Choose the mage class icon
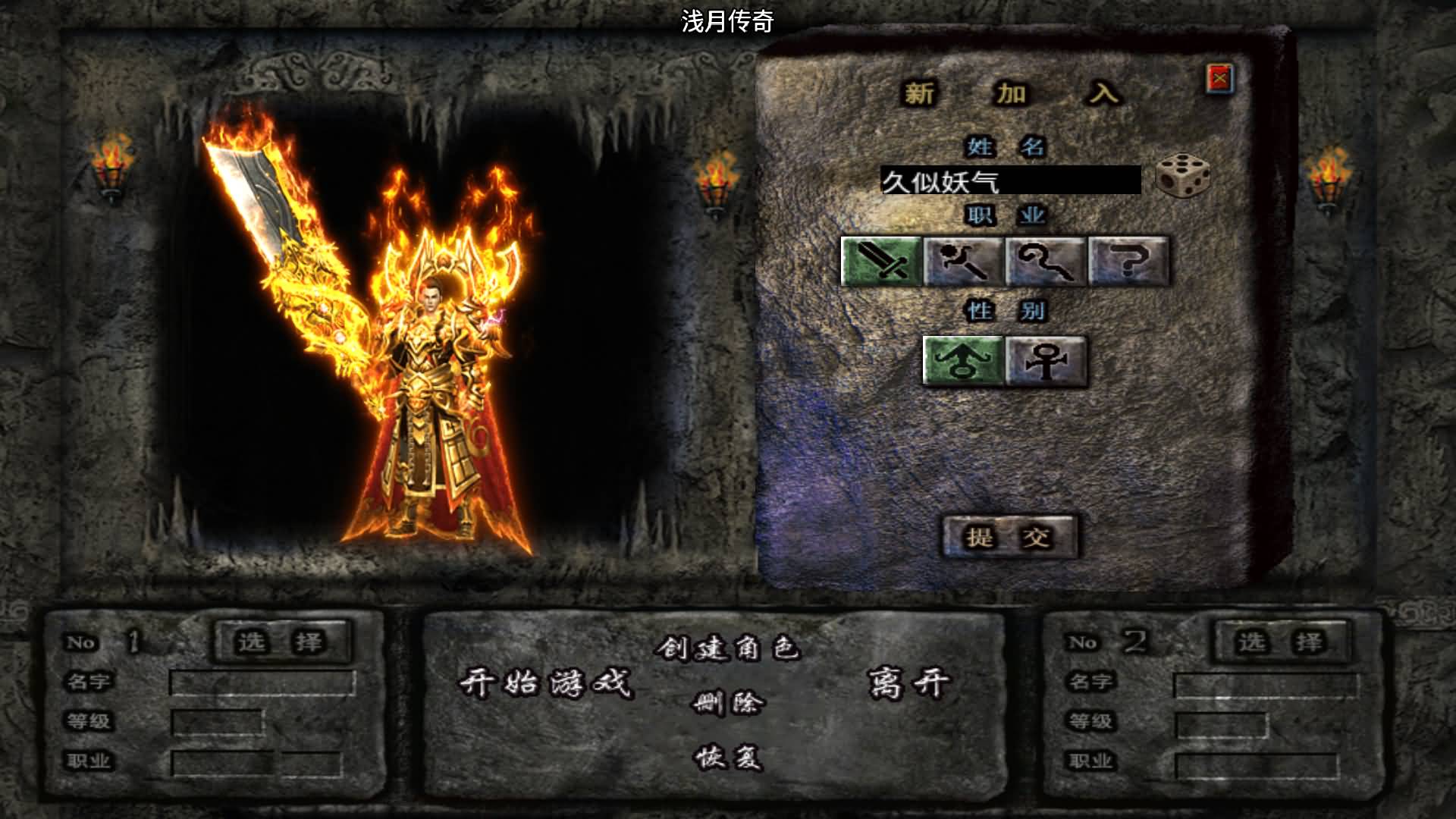 [x=963, y=261]
